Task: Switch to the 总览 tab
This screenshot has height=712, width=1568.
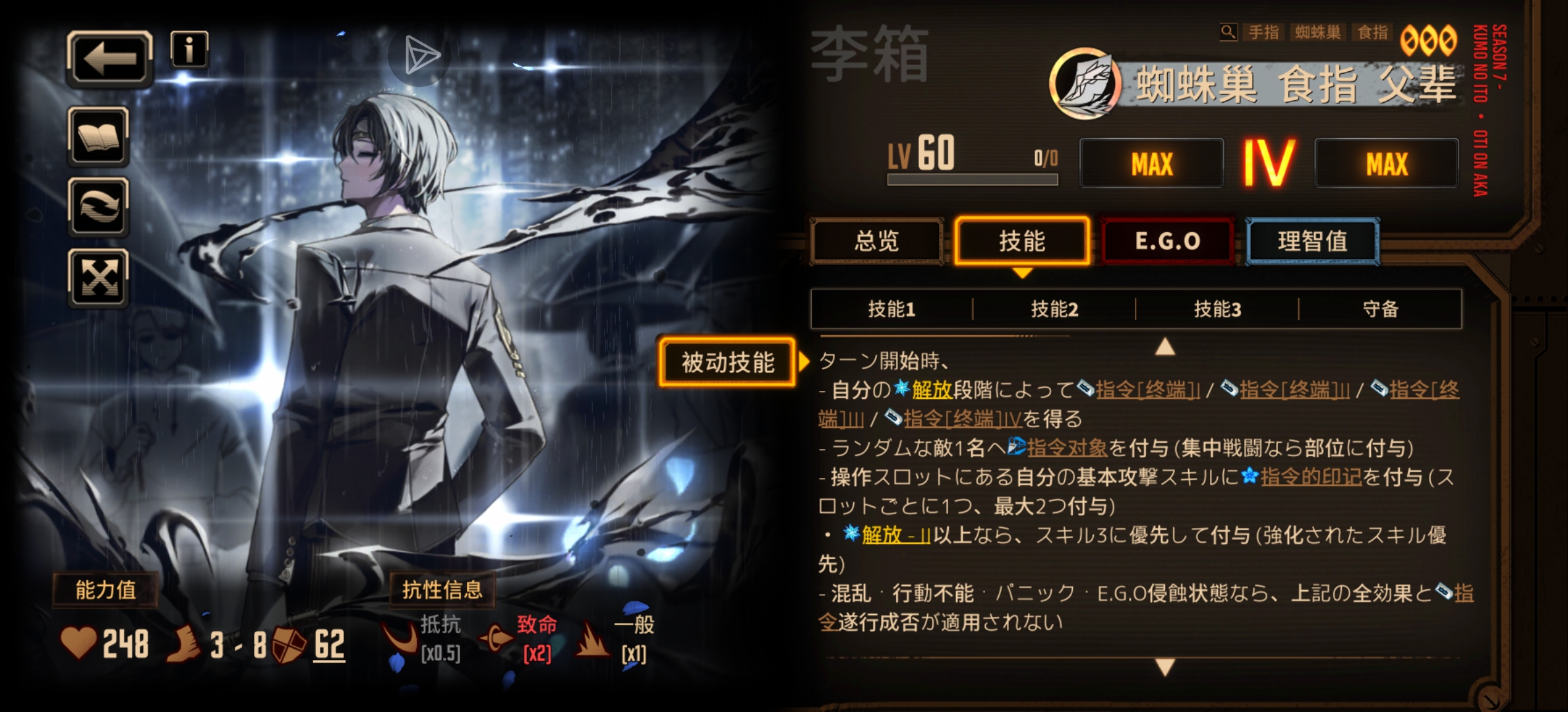Action: pyautogui.click(x=877, y=242)
